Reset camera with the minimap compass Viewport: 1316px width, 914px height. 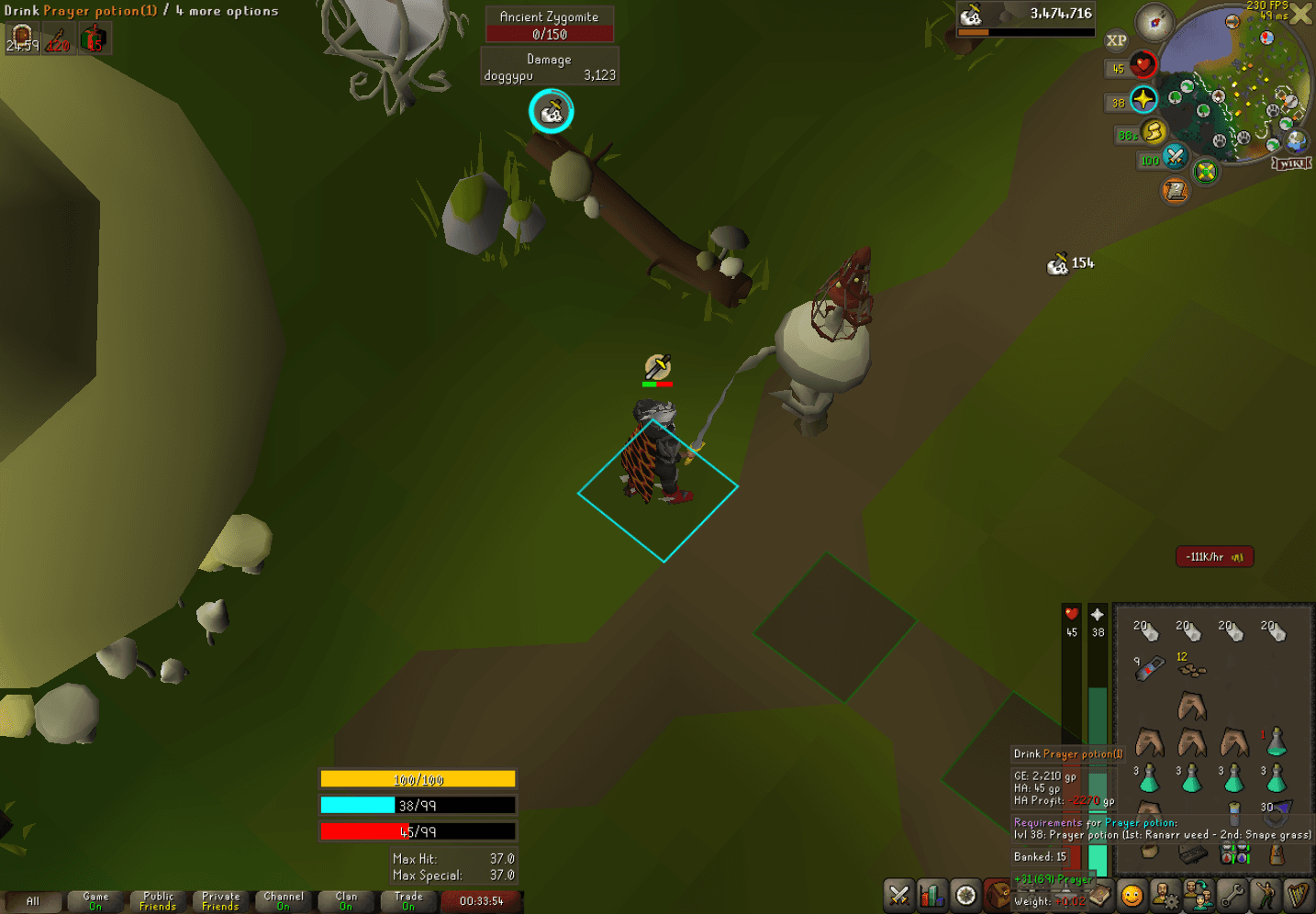tap(1153, 23)
